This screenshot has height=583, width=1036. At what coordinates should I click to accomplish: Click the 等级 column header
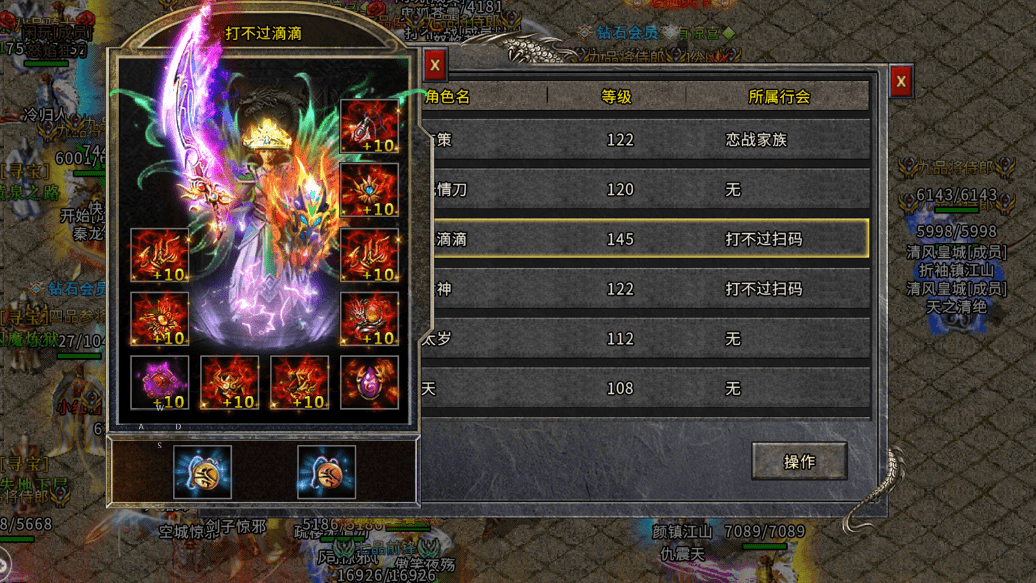617,97
